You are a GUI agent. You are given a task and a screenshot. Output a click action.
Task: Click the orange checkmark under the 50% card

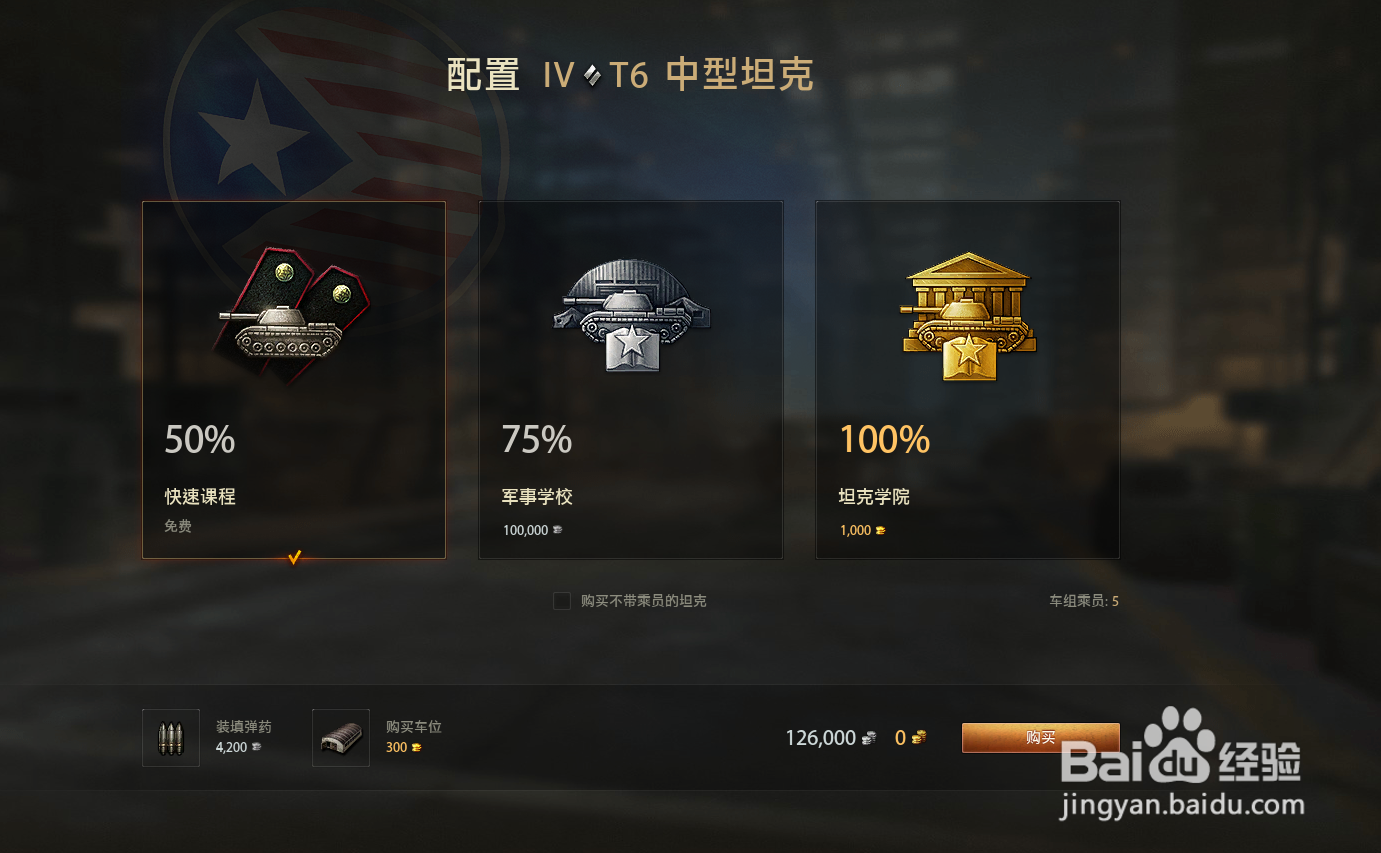click(293, 557)
